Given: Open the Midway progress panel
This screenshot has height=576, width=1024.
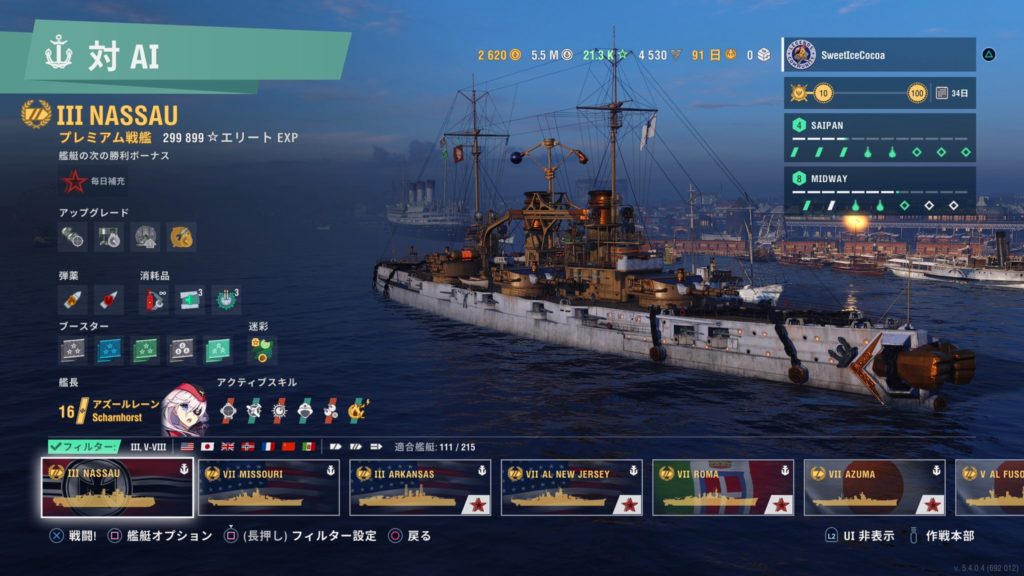Looking at the screenshot, I should [x=878, y=191].
